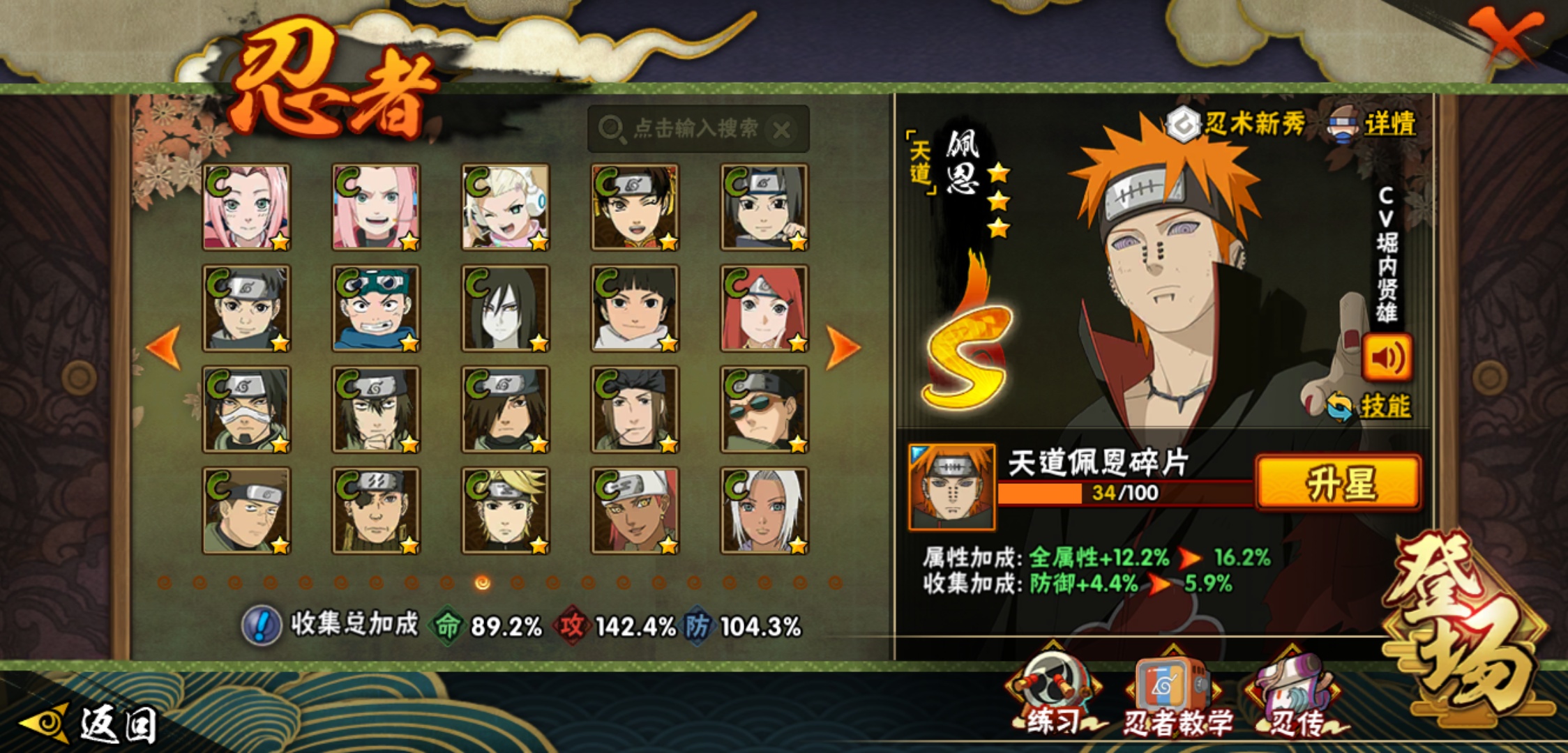1568x753 pixels.
Task: Show collection bonus info via blue exclamation icon
Action: tap(262, 625)
